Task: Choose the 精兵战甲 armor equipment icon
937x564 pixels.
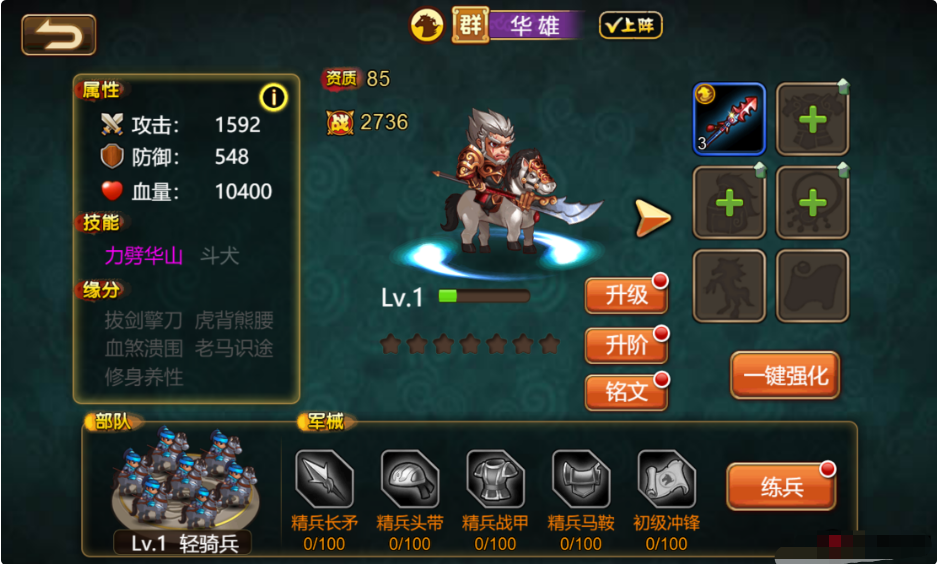Action: (x=495, y=480)
